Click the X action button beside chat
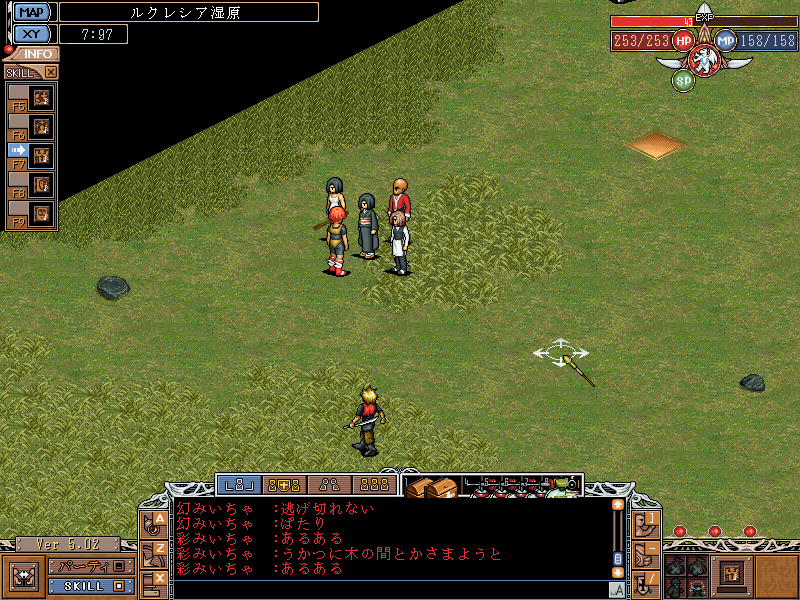Screen dimensions: 800x600 (x=157, y=579)
